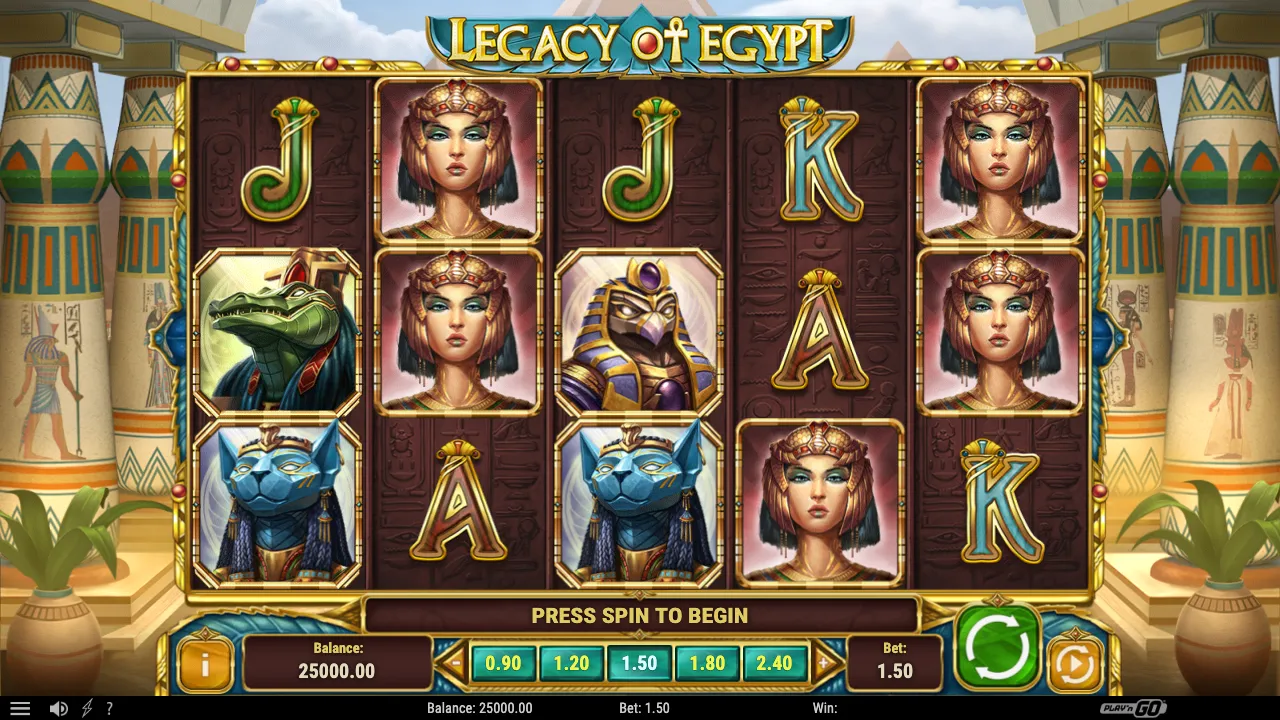Select the 1.50 bet level
This screenshot has width=1280, height=720.
pos(640,662)
